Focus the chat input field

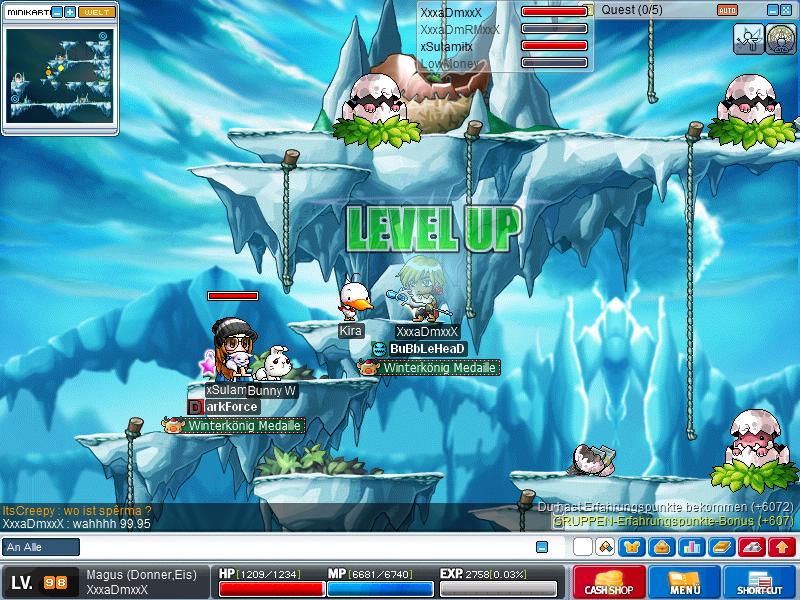pyautogui.click(x=300, y=547)
